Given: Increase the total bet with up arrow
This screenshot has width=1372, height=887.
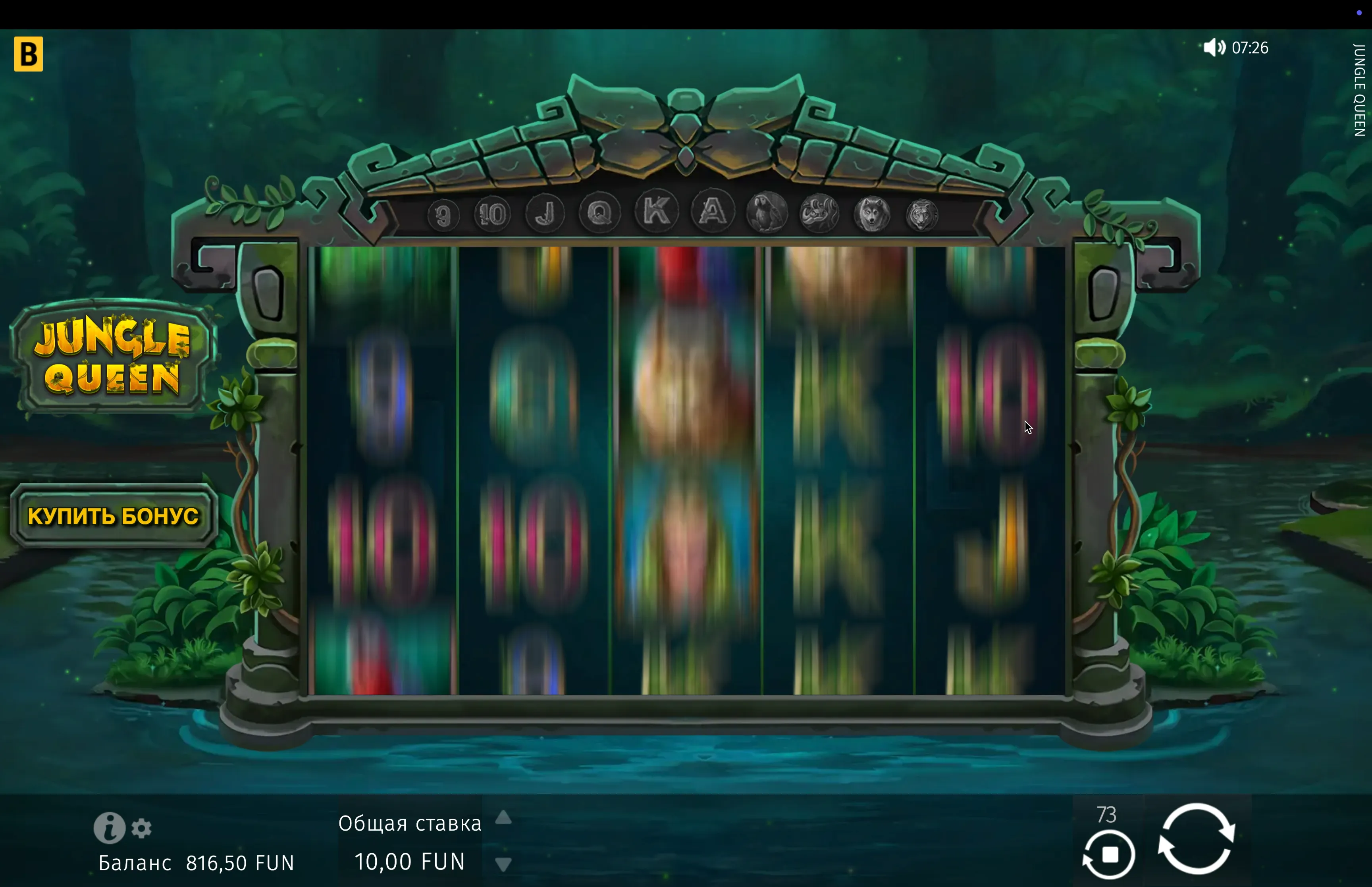Looking at the screenshot, I should pyautogui.click(x=503, y=817).
